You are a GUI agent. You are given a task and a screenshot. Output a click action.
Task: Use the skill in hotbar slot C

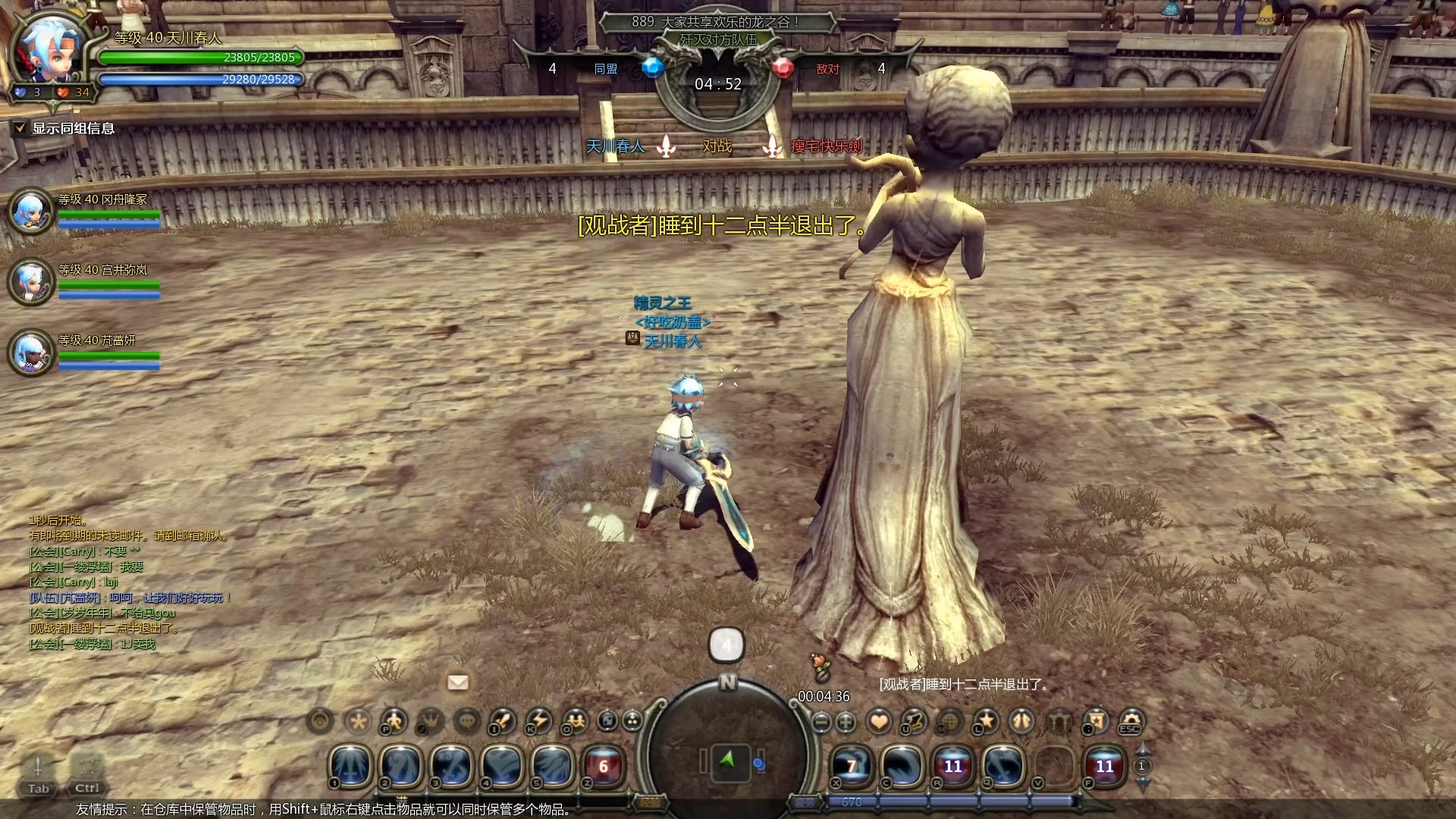[902, 766]
